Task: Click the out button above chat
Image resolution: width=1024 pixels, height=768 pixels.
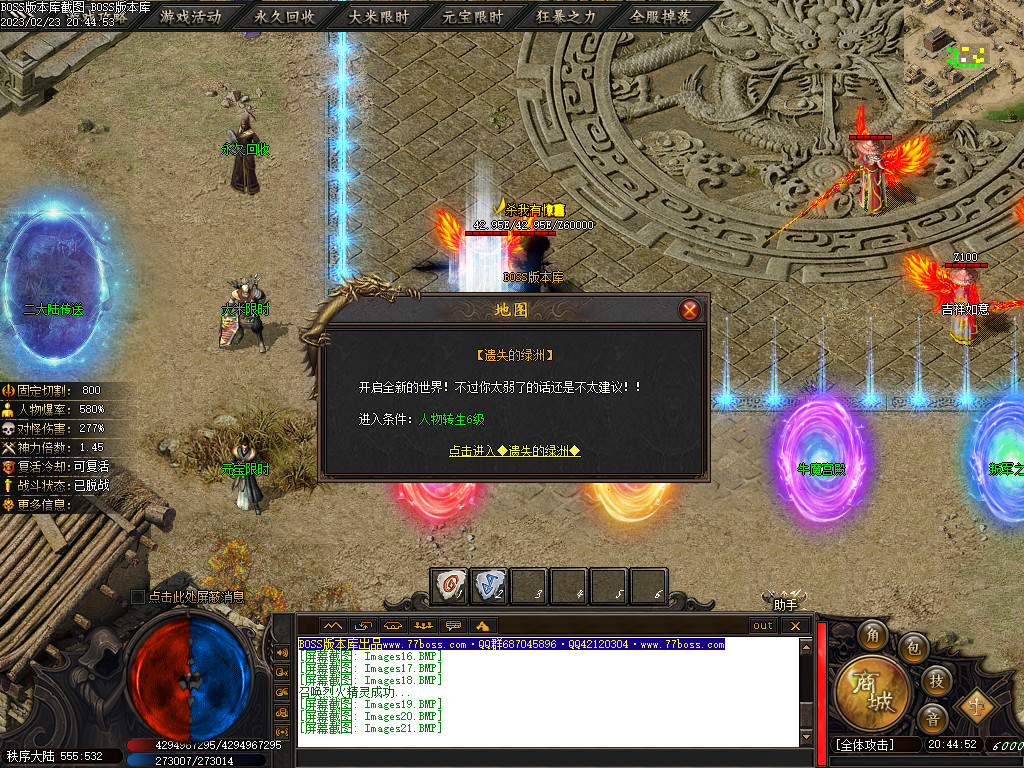Action: [763, 626]
